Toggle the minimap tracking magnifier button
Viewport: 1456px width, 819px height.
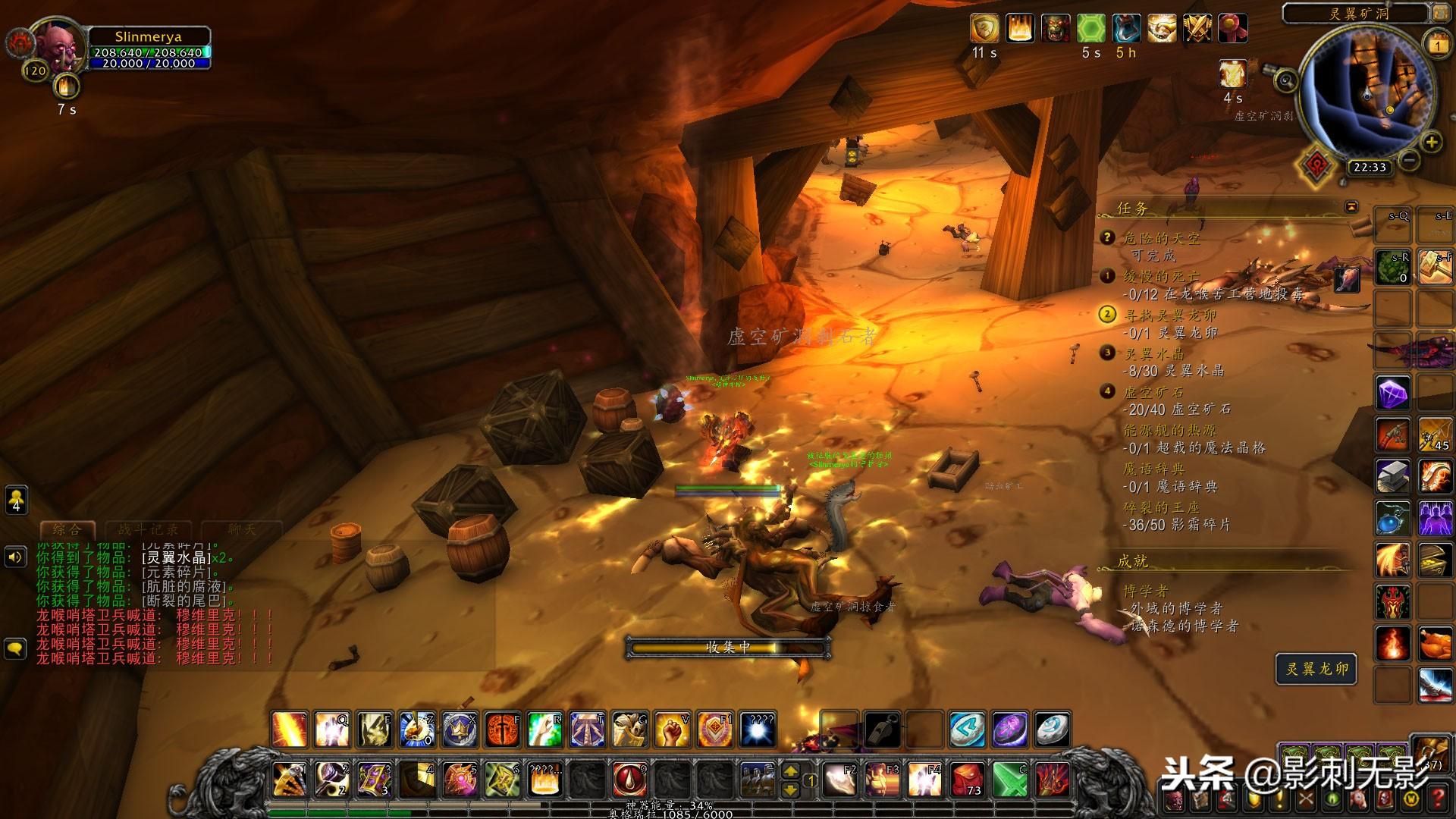click(x=1285, y=80)
